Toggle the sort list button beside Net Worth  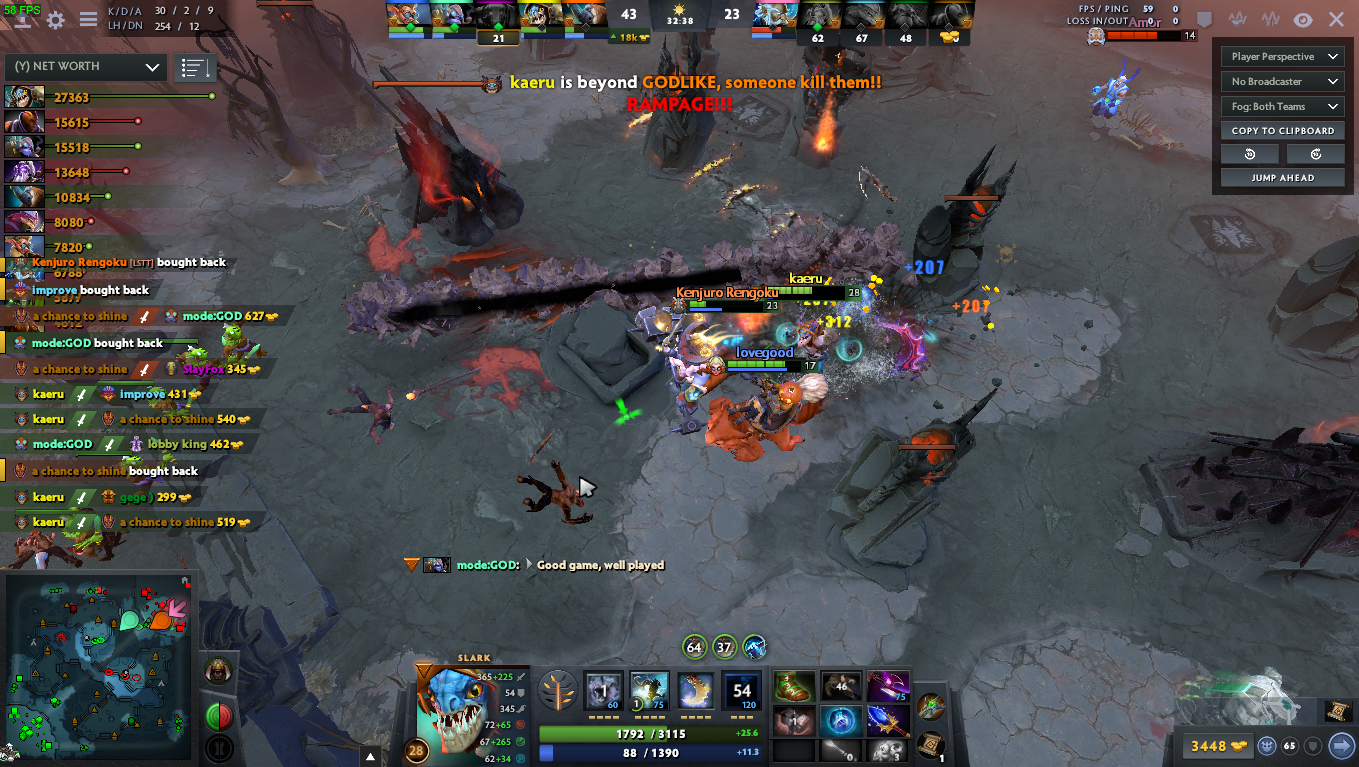pos(195,68)
